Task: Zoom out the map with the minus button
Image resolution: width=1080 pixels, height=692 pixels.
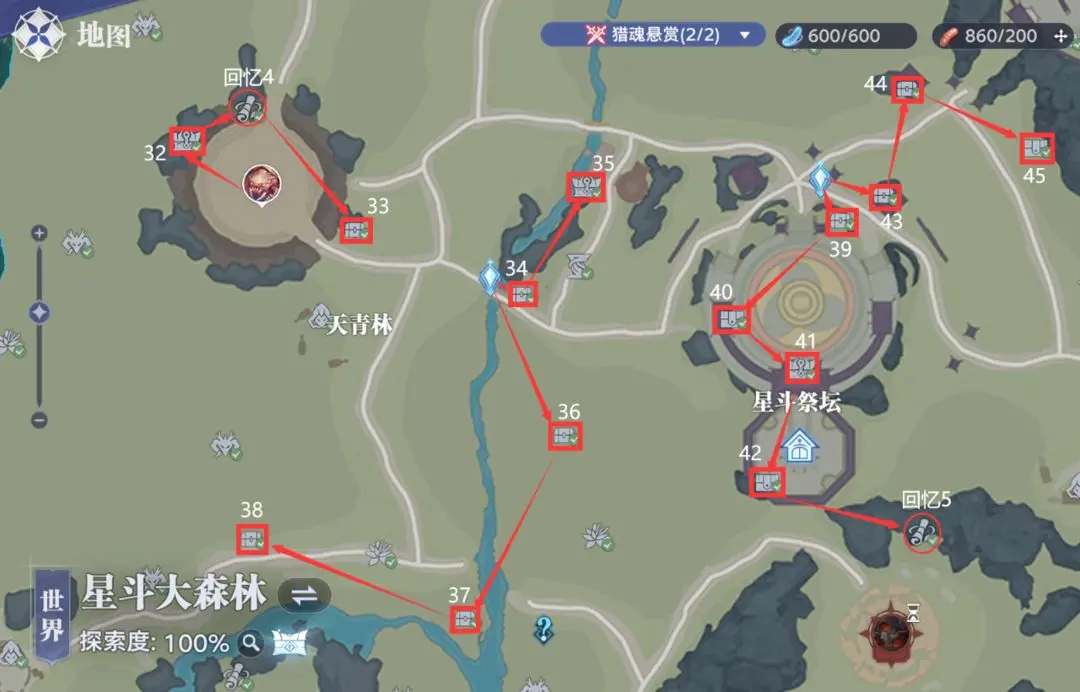Action: 39,420
